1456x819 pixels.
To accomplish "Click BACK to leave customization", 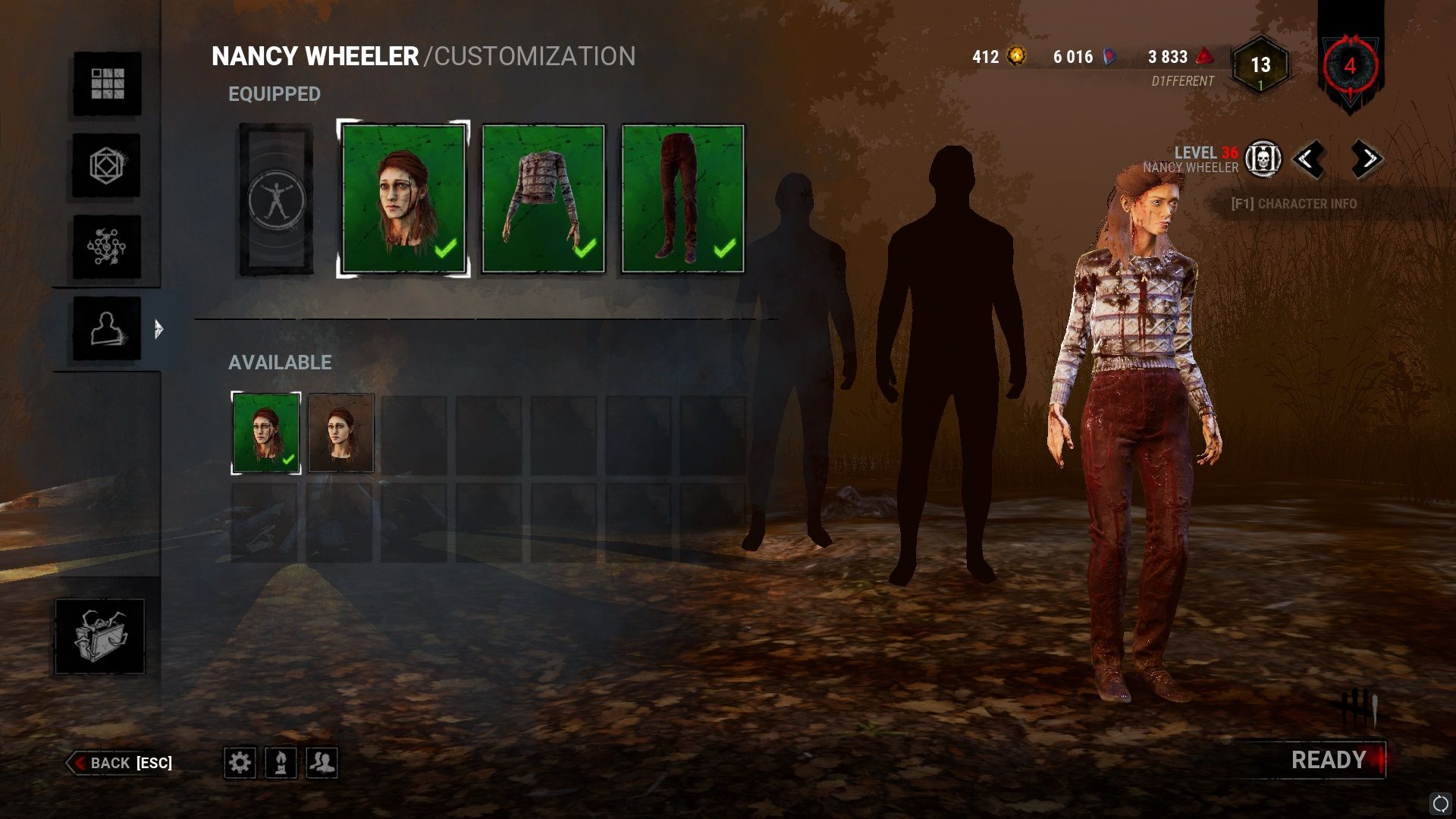I will (x=121, y=764).
